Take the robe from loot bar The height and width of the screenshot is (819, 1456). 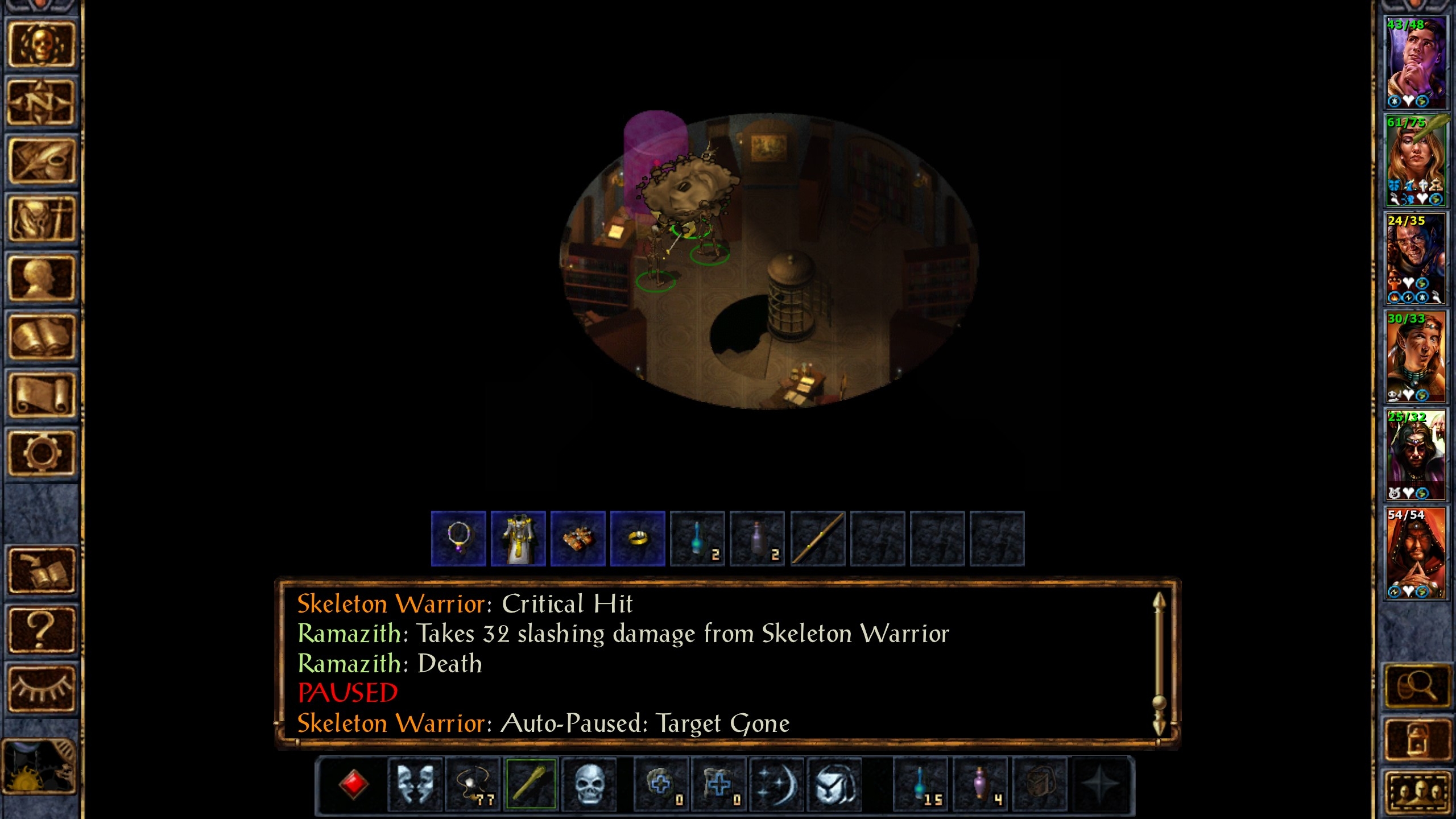pos(518,538)
